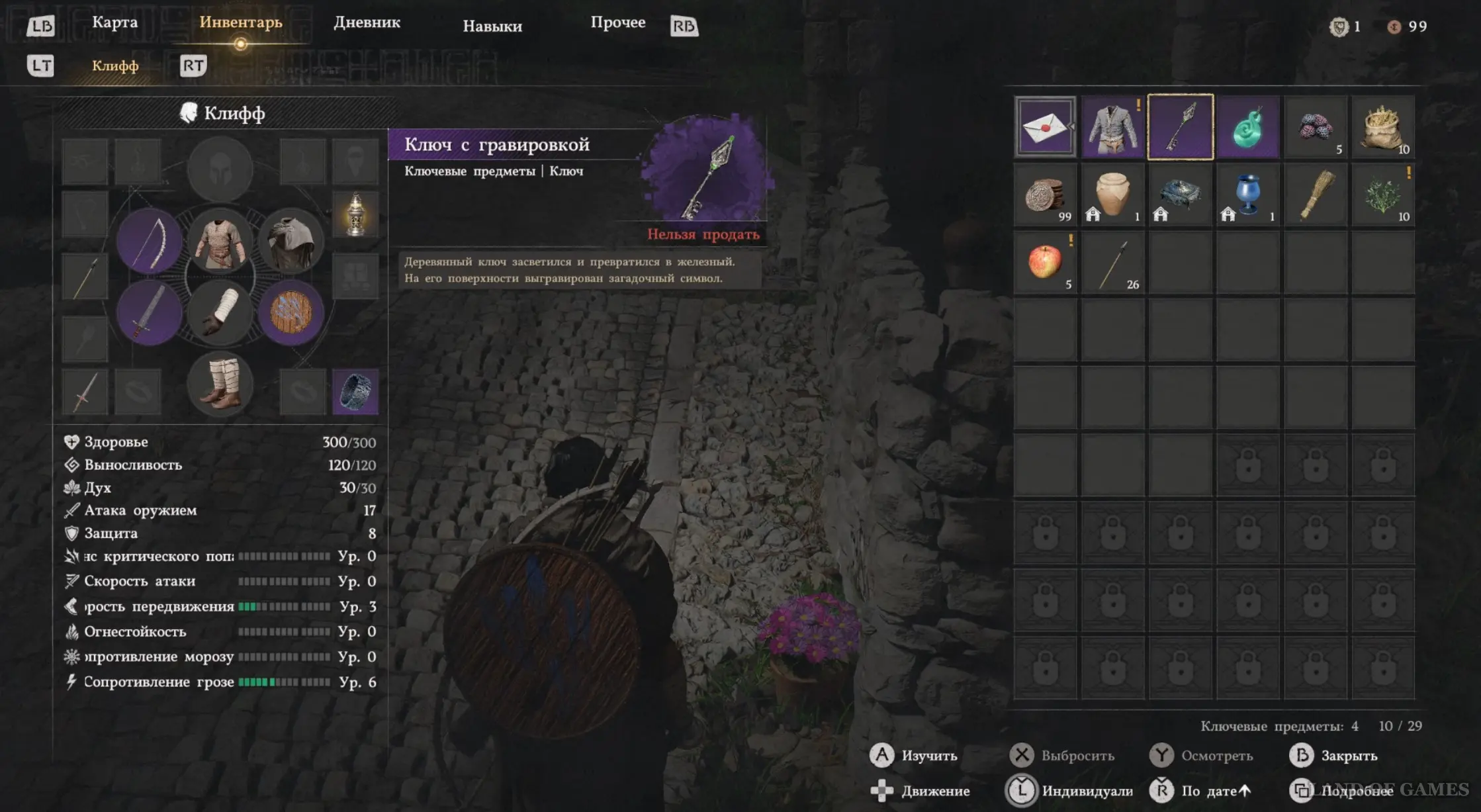Show the Прочее tab
Image resolution: width=1481 pixels, height=812 pixels.
(x=617, y=23)
